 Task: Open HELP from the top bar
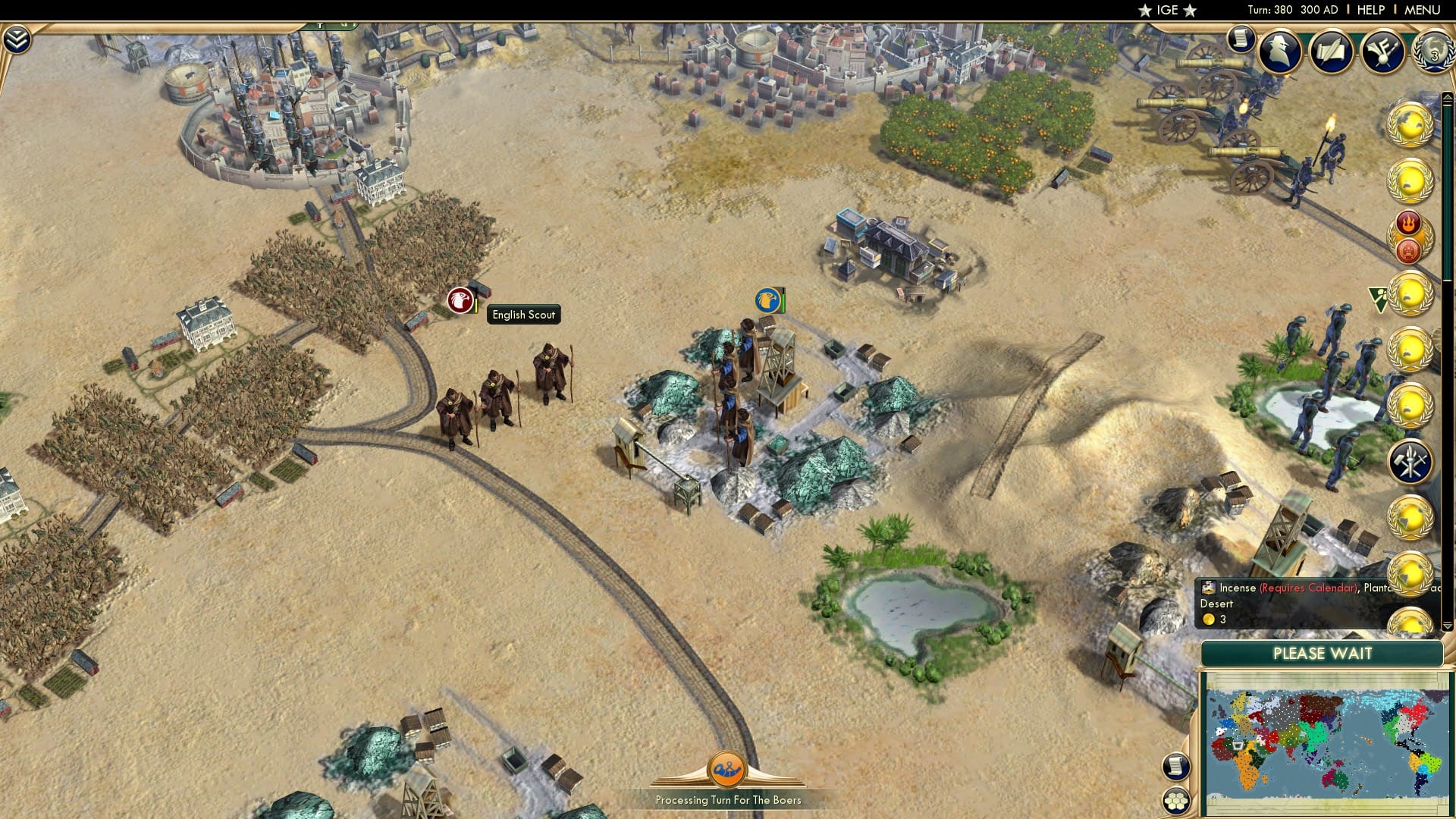click(1373, 10)
